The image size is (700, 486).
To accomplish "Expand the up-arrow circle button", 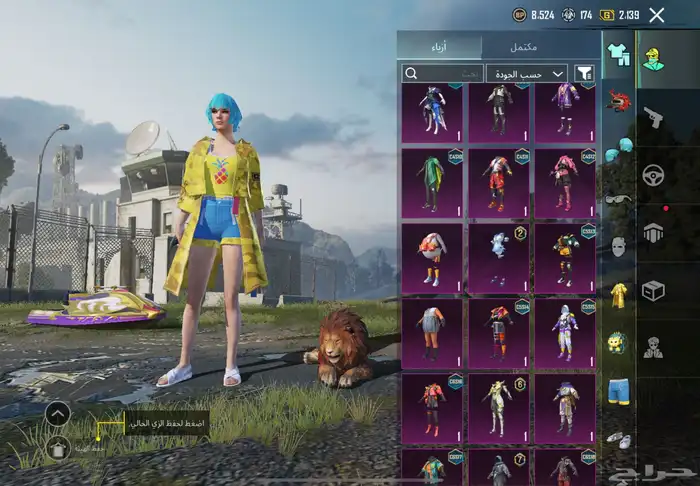I will [x=58, y=413].
